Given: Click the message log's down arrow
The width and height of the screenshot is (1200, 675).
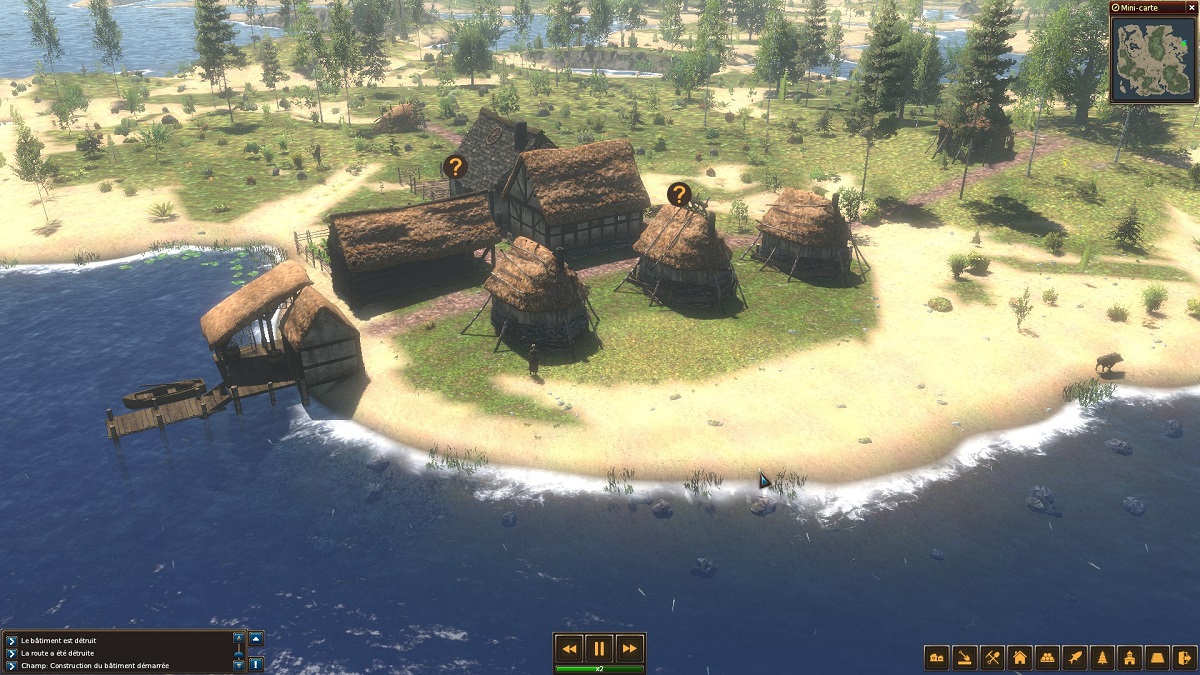Looking at the screenshot, I should pos(239,664).
